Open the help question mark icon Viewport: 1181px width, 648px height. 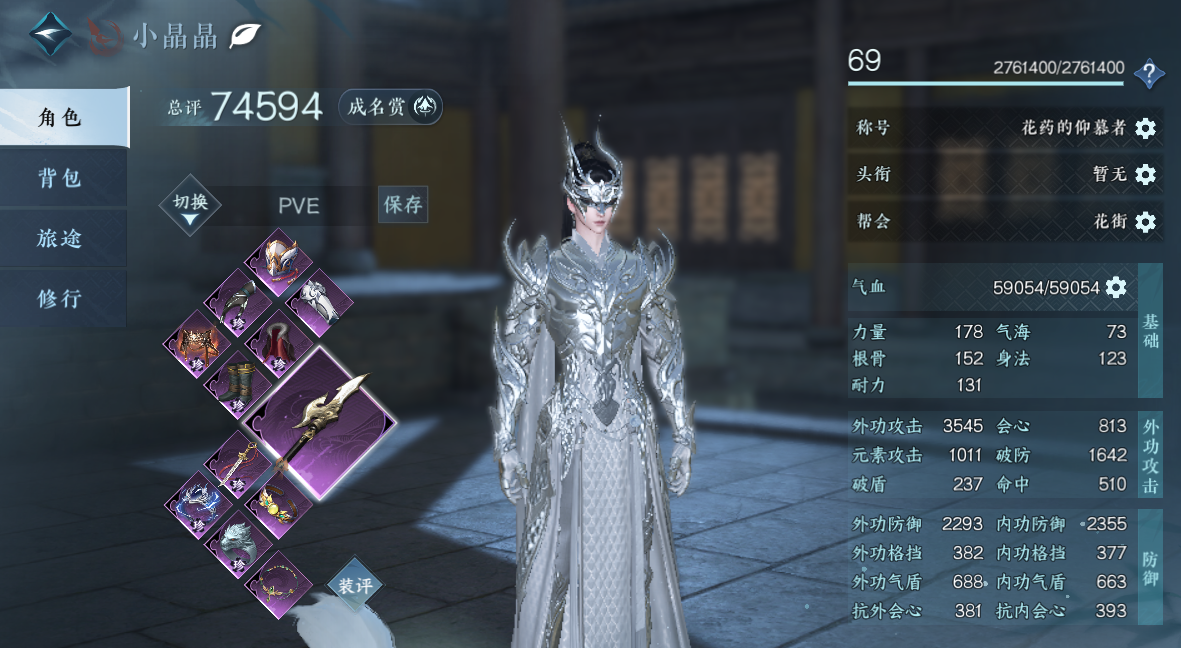pos(1150,73)
